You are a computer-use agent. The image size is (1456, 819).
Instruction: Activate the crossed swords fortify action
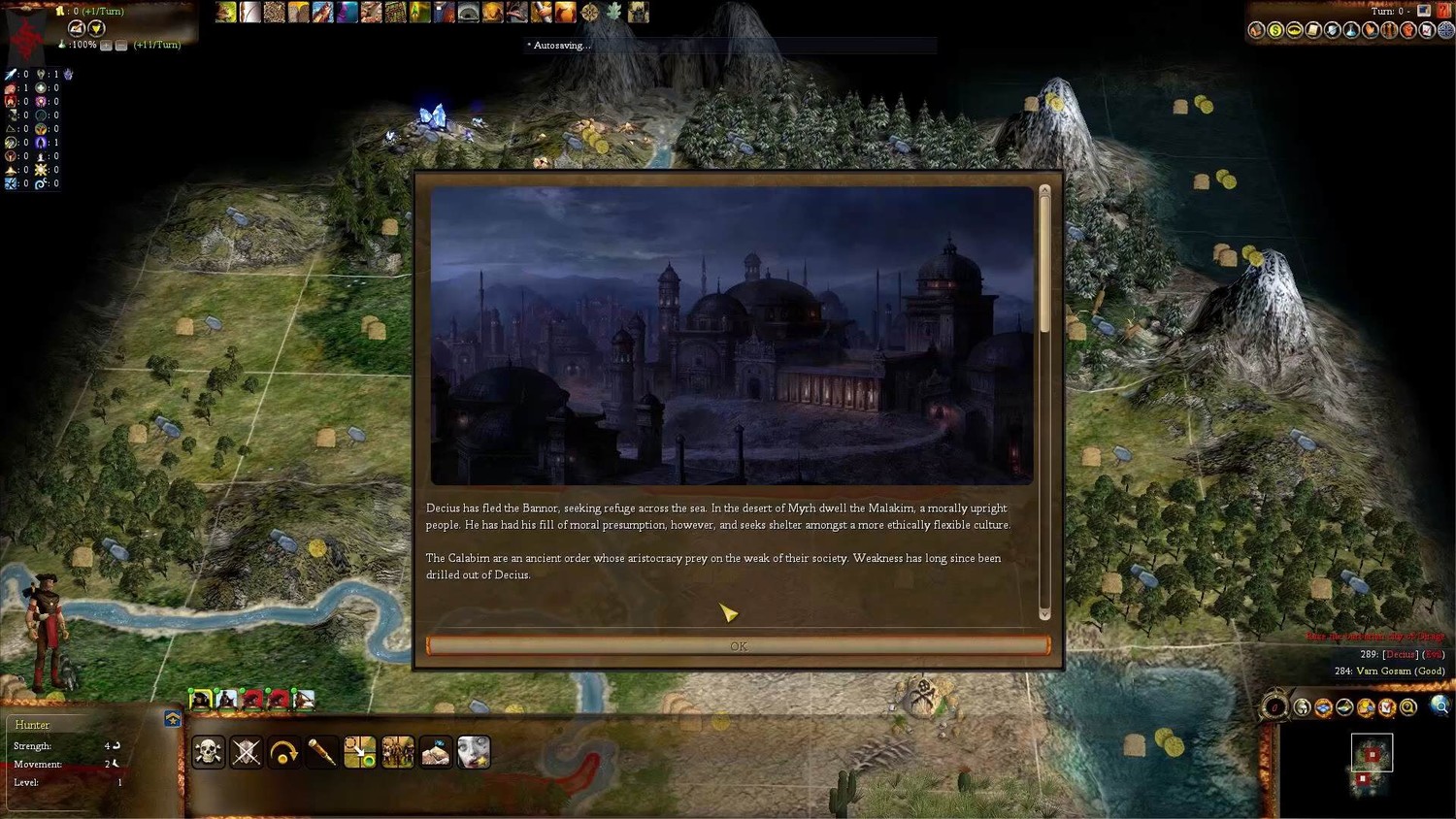click(247, 752)
